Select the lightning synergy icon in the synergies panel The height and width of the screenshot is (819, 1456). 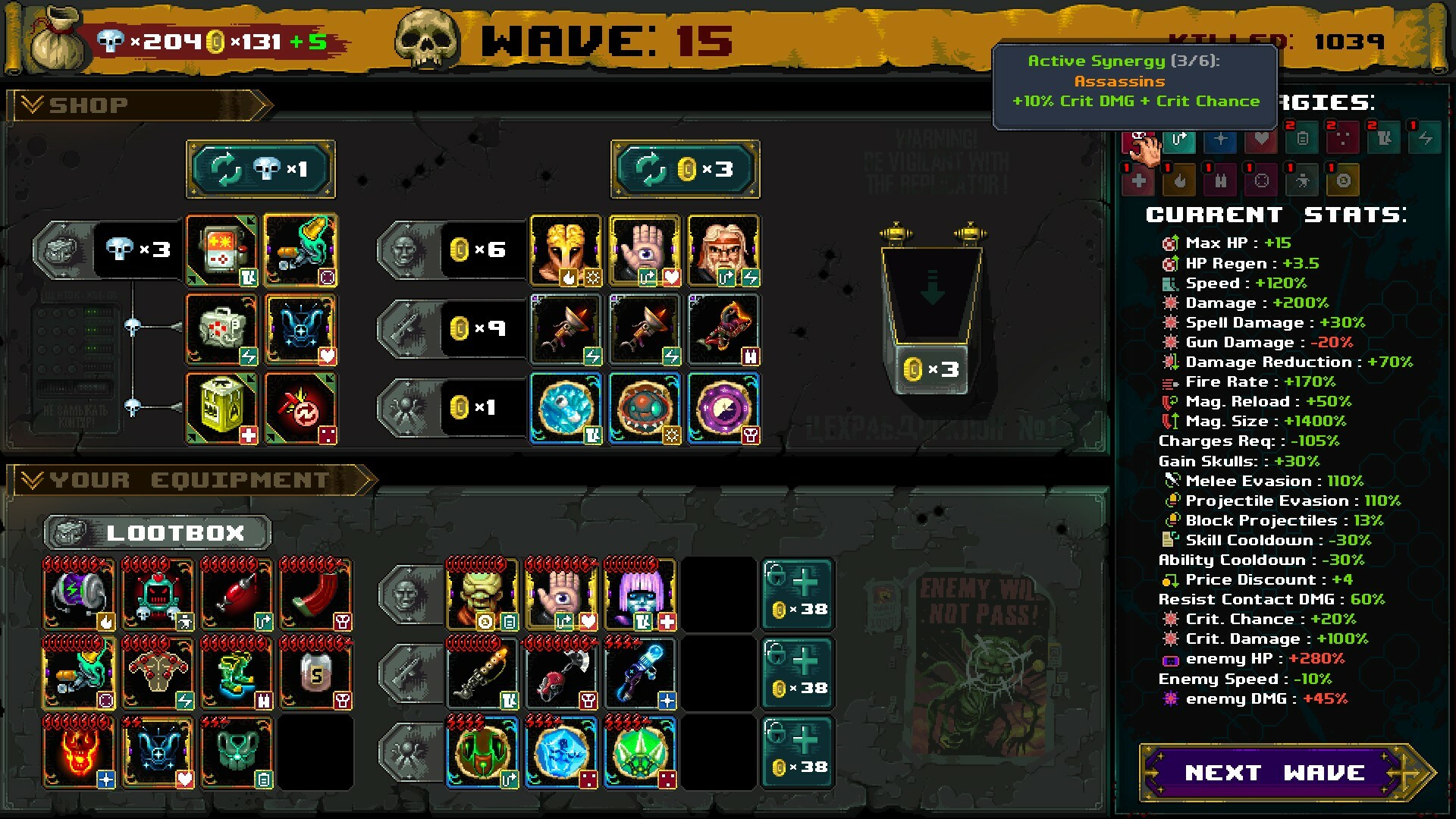point(1426,141)
